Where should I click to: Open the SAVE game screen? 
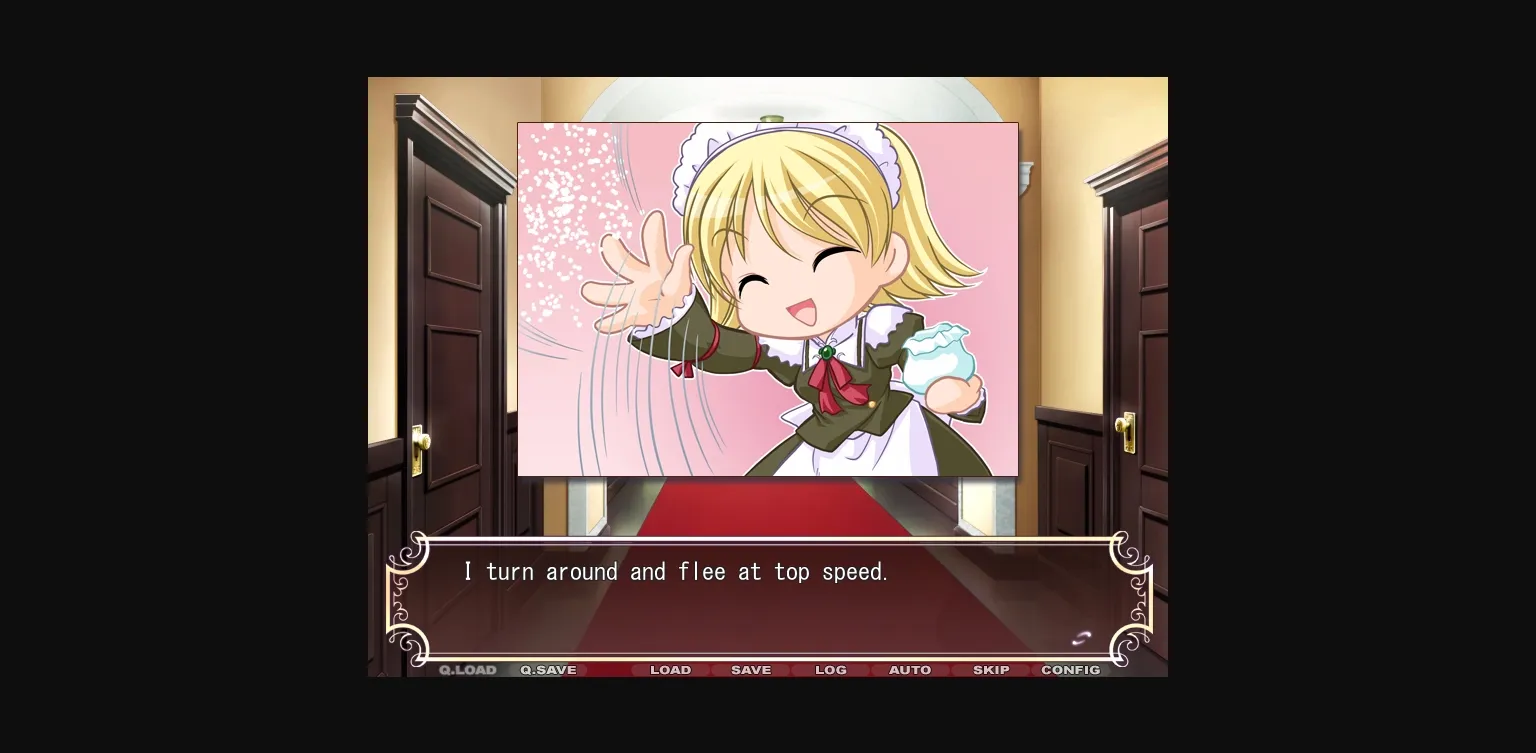[x=751, y=670]
